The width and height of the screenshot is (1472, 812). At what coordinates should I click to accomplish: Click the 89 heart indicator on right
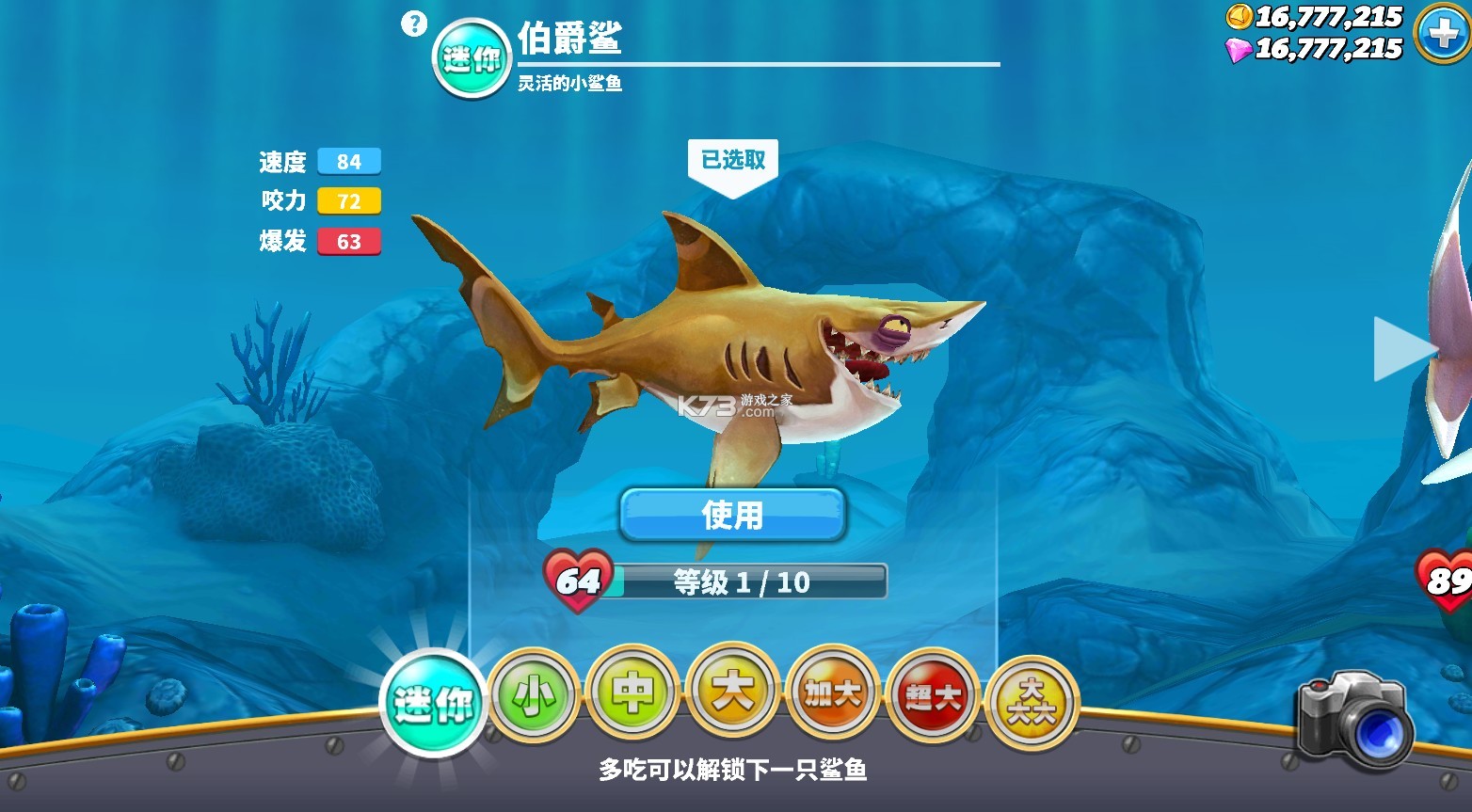coord(1449,579)
